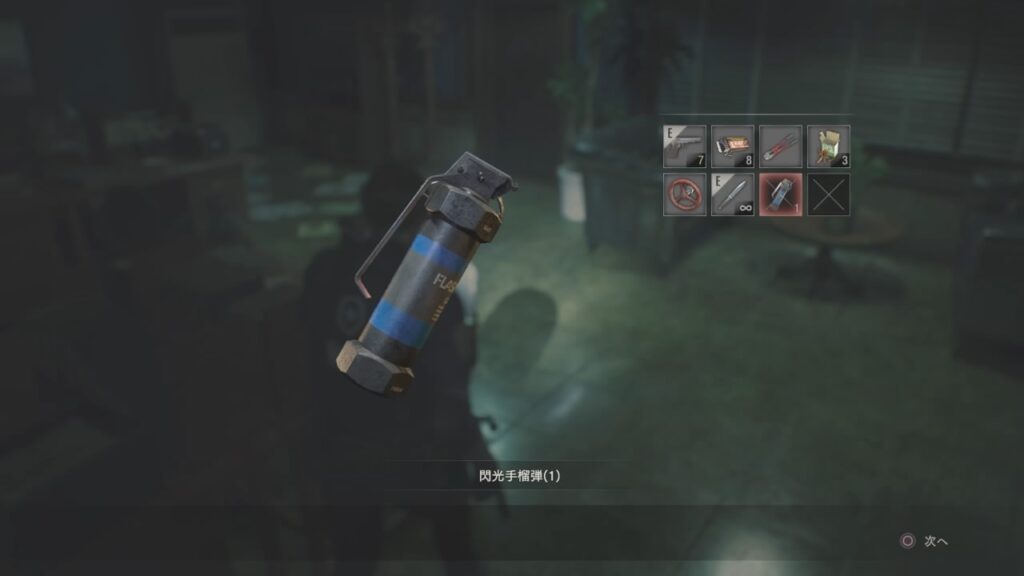
Task: Select the red valve handle slot
Action: point(684,194)
